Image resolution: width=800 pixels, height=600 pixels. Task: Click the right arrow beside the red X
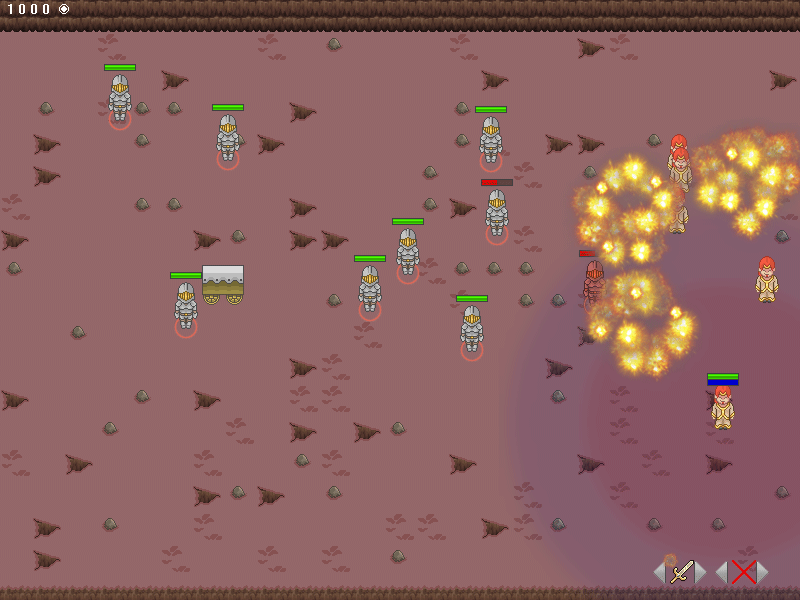763,572
